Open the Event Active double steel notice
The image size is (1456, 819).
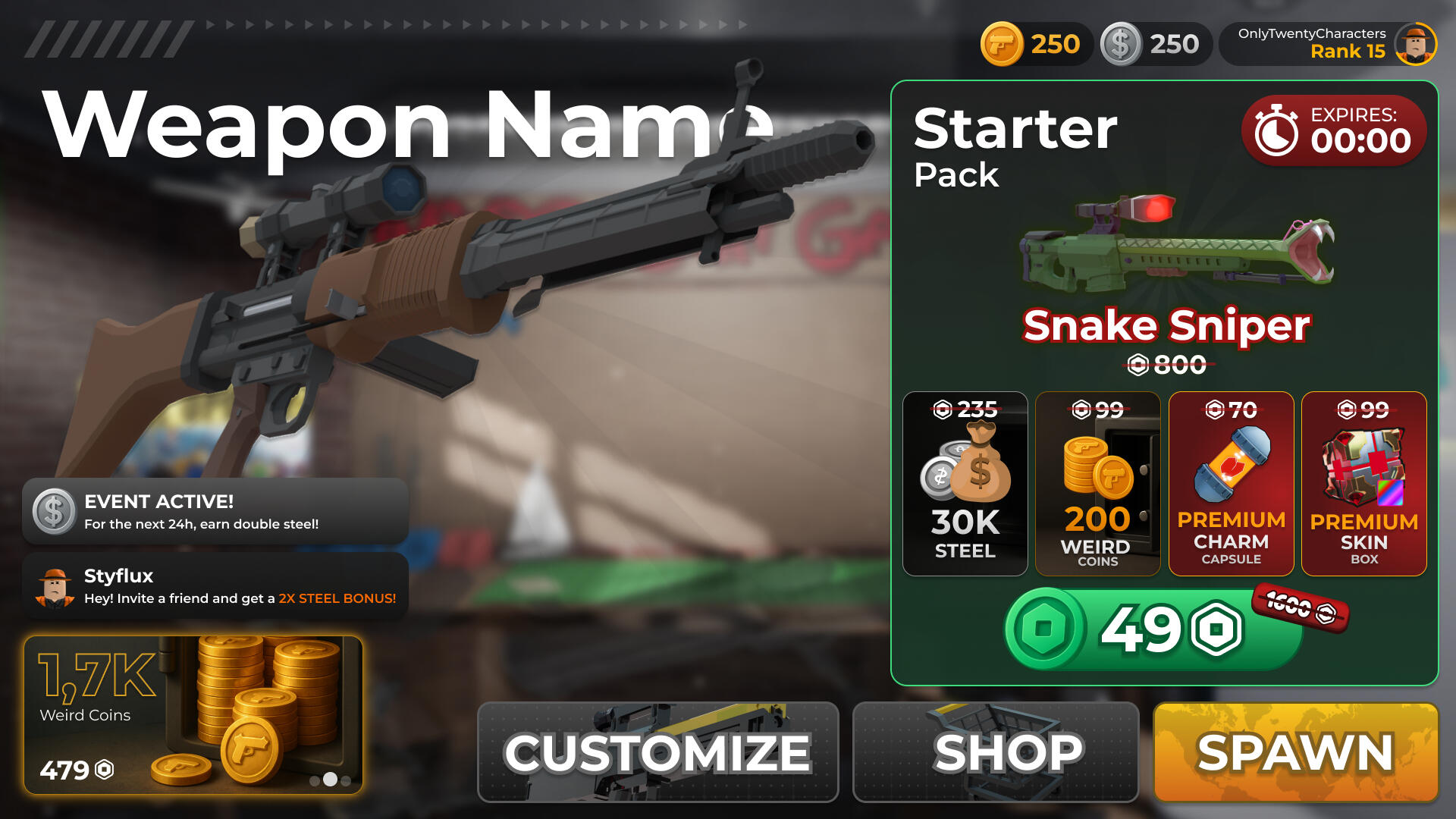pos(215,511)
